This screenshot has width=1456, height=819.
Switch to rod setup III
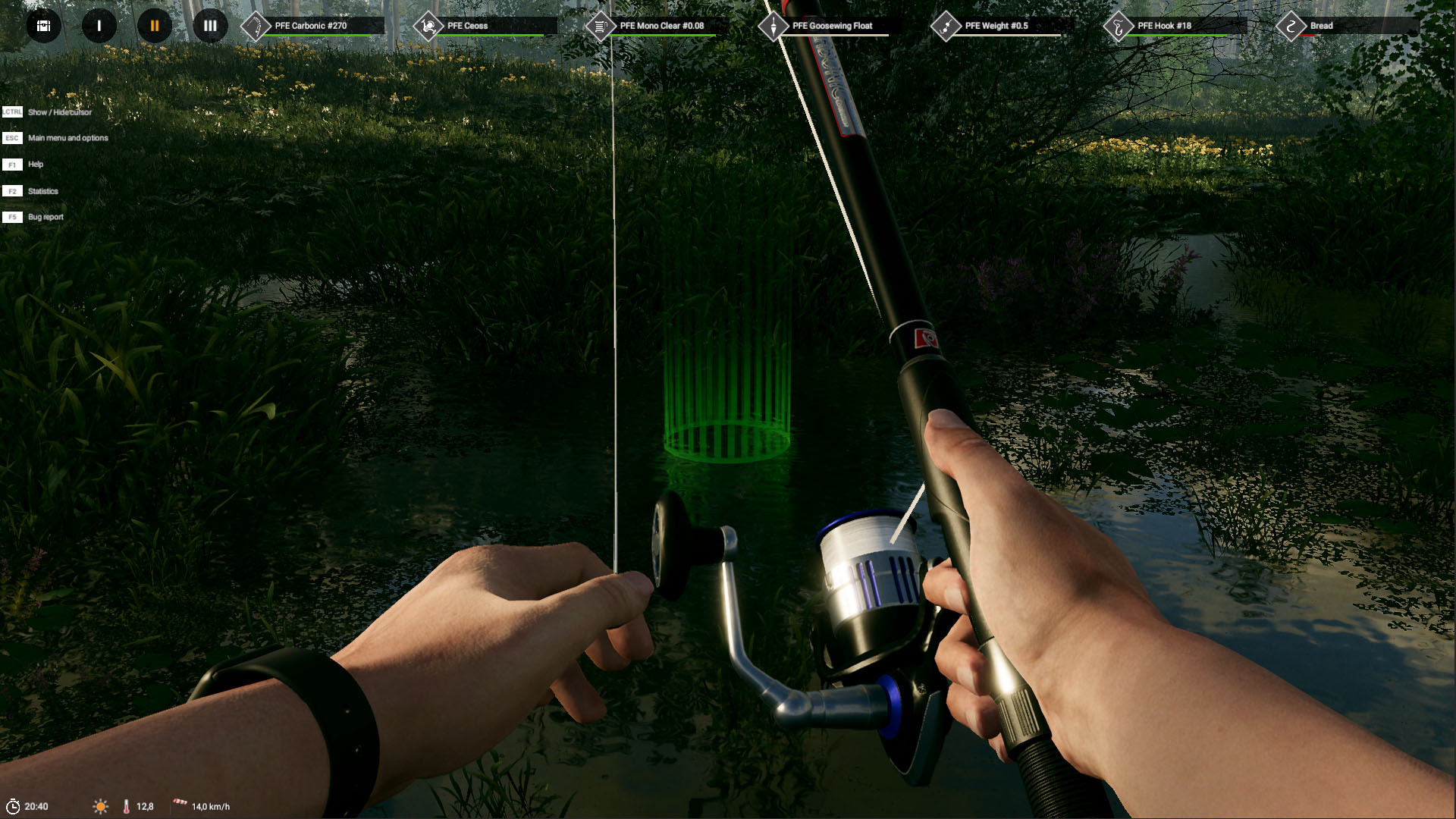209,27
